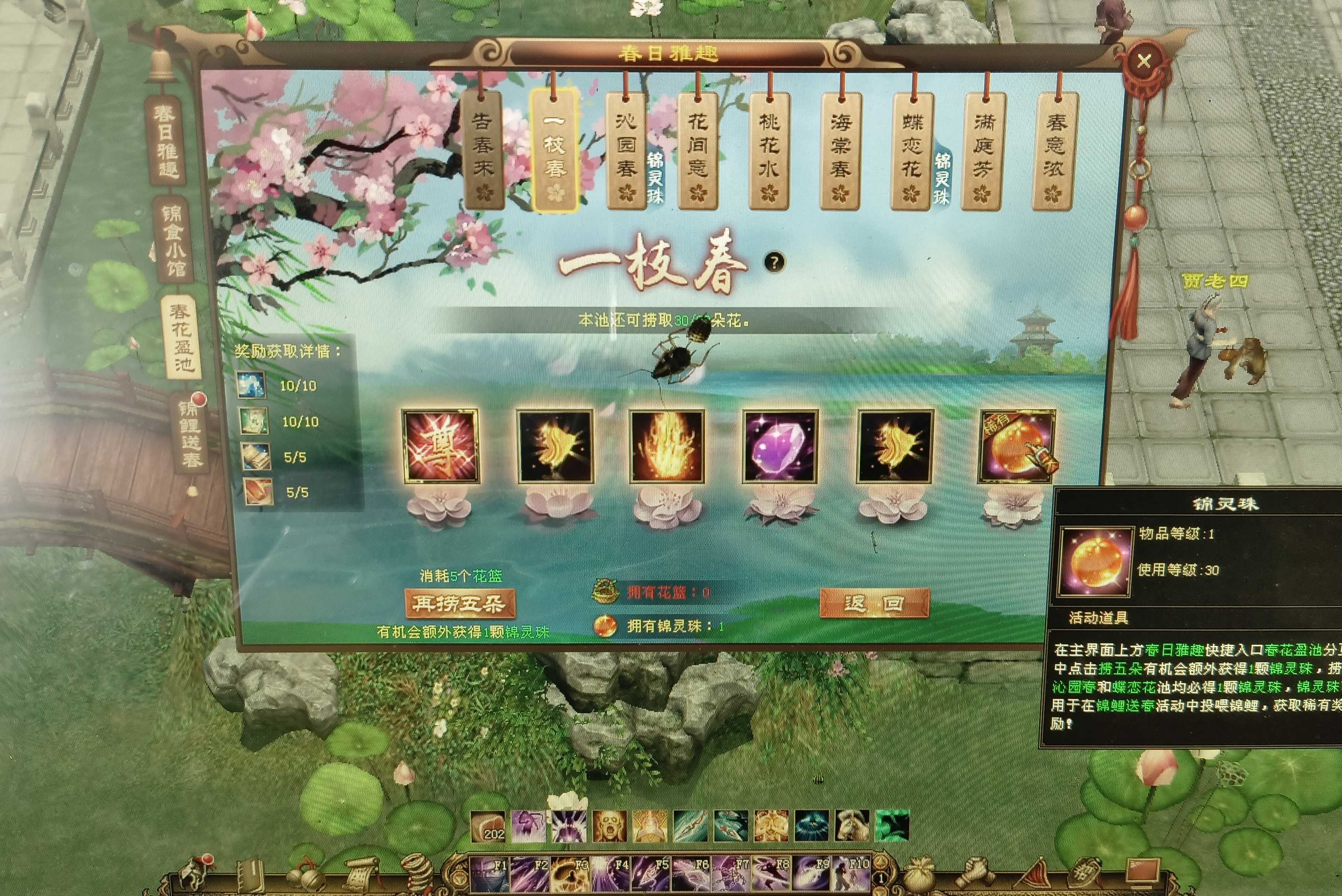Close the 春日雅趣 event window
1342x896 pixels.
[x=1144, y=61]
